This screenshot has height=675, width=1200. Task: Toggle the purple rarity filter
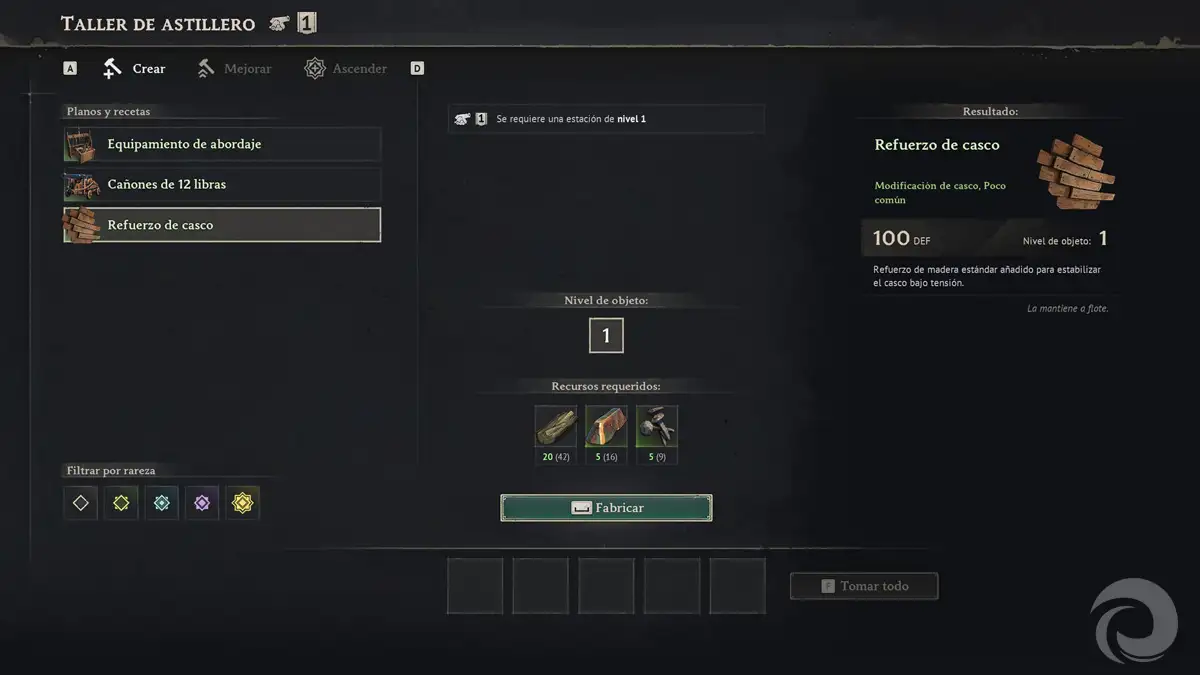pos(202,503)
